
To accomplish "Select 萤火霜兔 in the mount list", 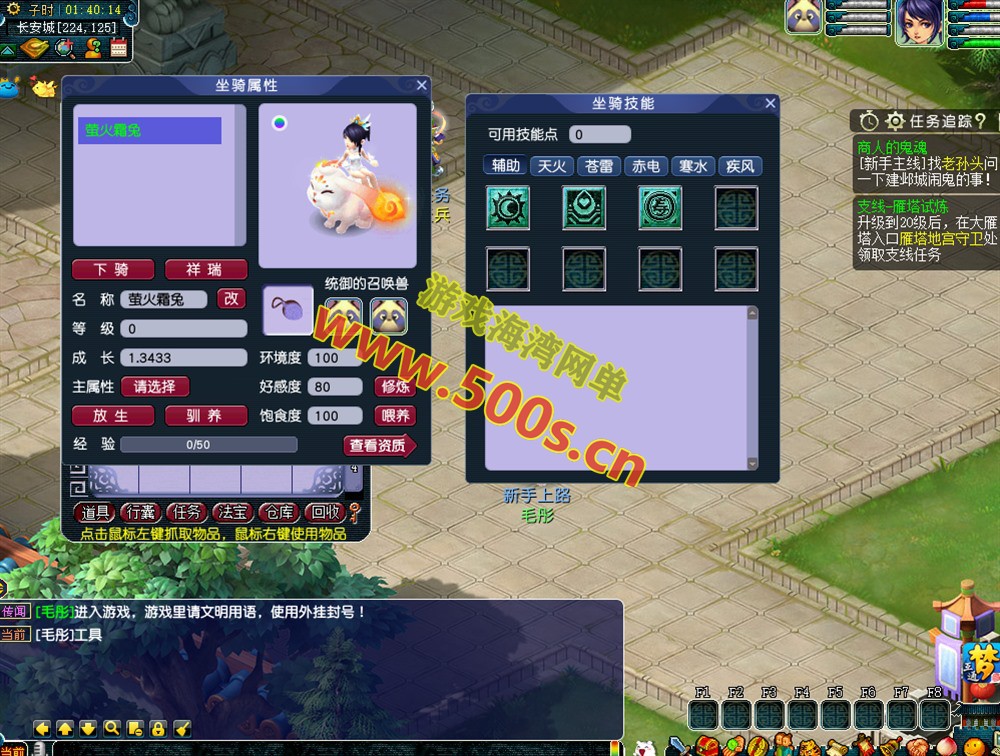I will (x=150, y=131).
